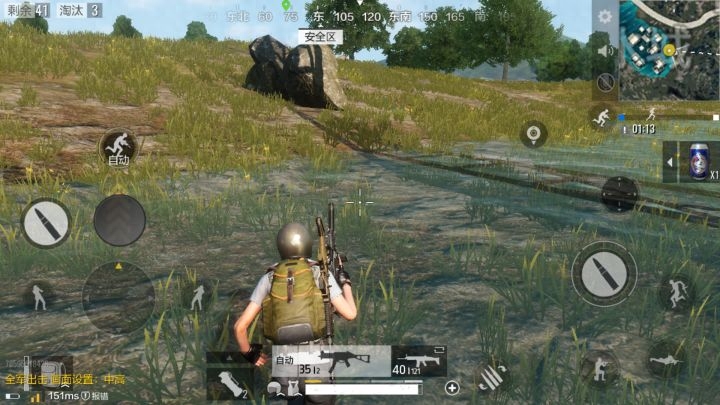
Task: Select the UMP9 submachine gun slot
Action: [x=328, y=360]
